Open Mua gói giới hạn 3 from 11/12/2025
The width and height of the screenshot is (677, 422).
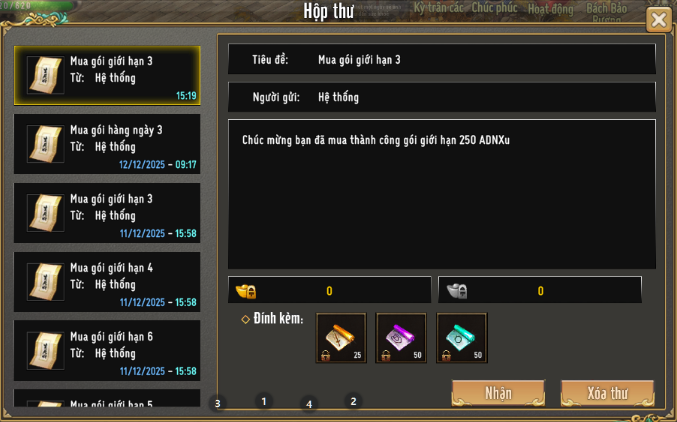point(107,213)
